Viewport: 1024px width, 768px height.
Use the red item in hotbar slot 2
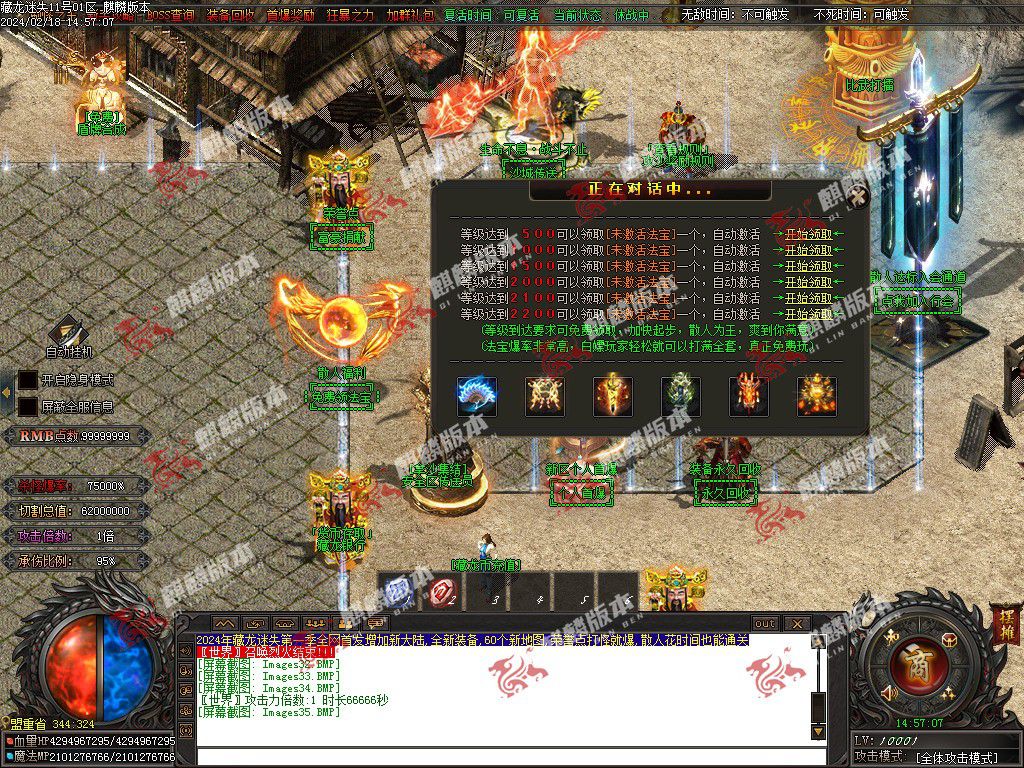coord(441,590)
